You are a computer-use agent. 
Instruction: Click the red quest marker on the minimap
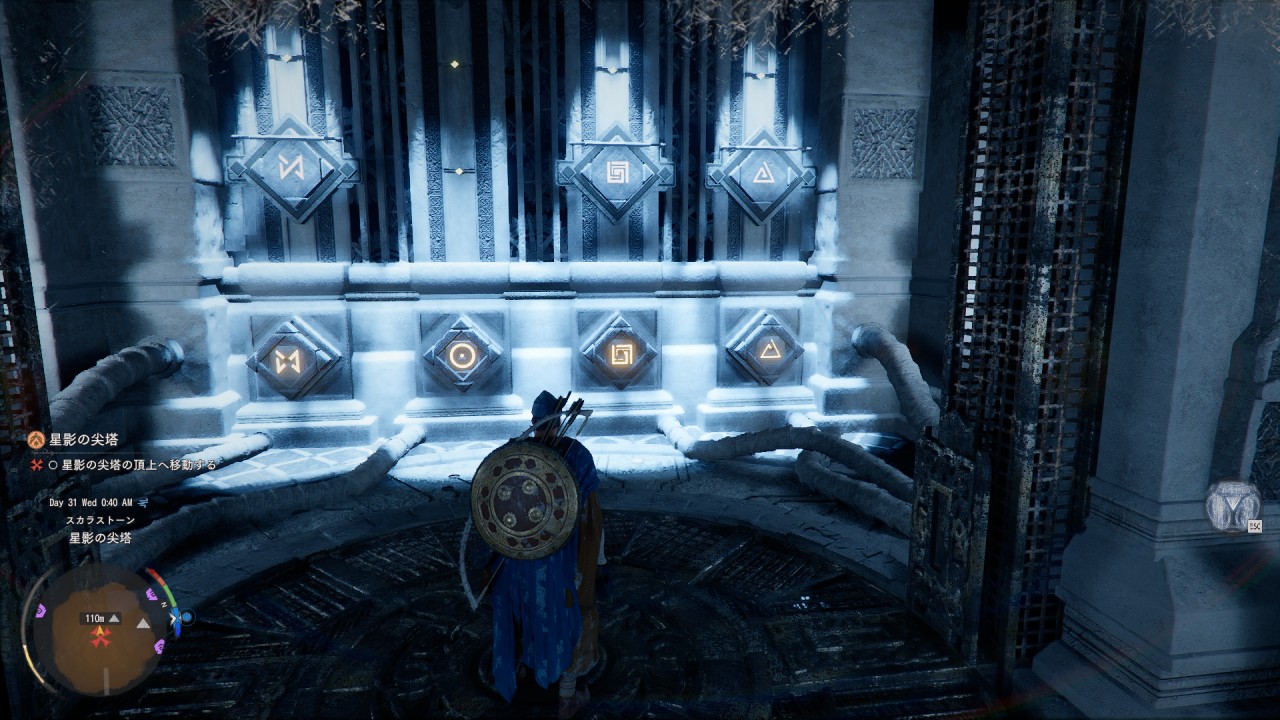tap(99, 636)
